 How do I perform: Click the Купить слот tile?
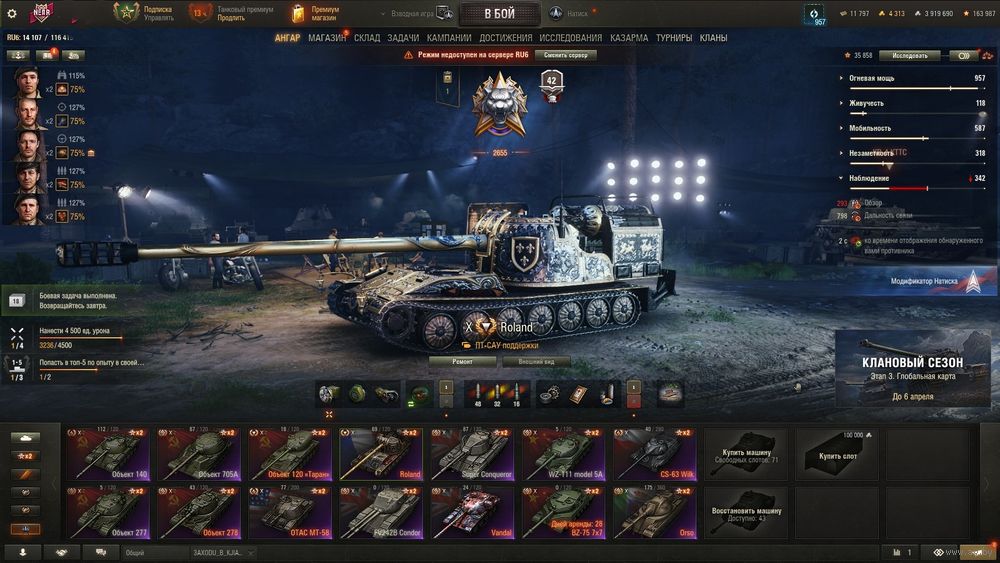pyautogui.click(x=838, y=454)
